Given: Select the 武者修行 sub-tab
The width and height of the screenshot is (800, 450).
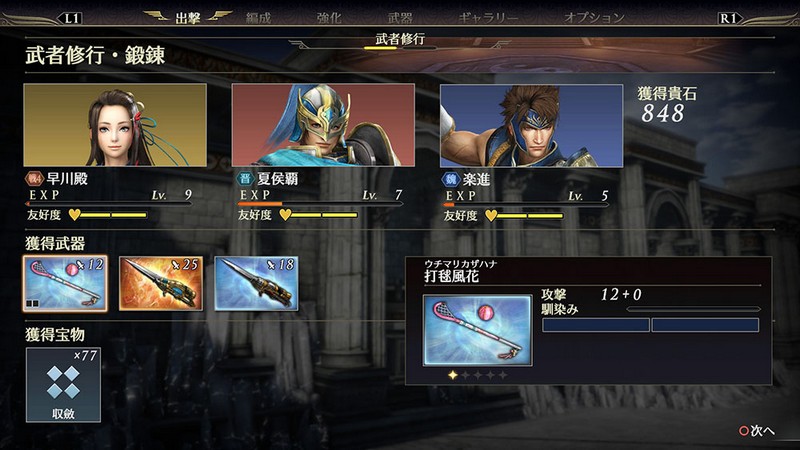Looking at the screenshot, I should (400, 39).
